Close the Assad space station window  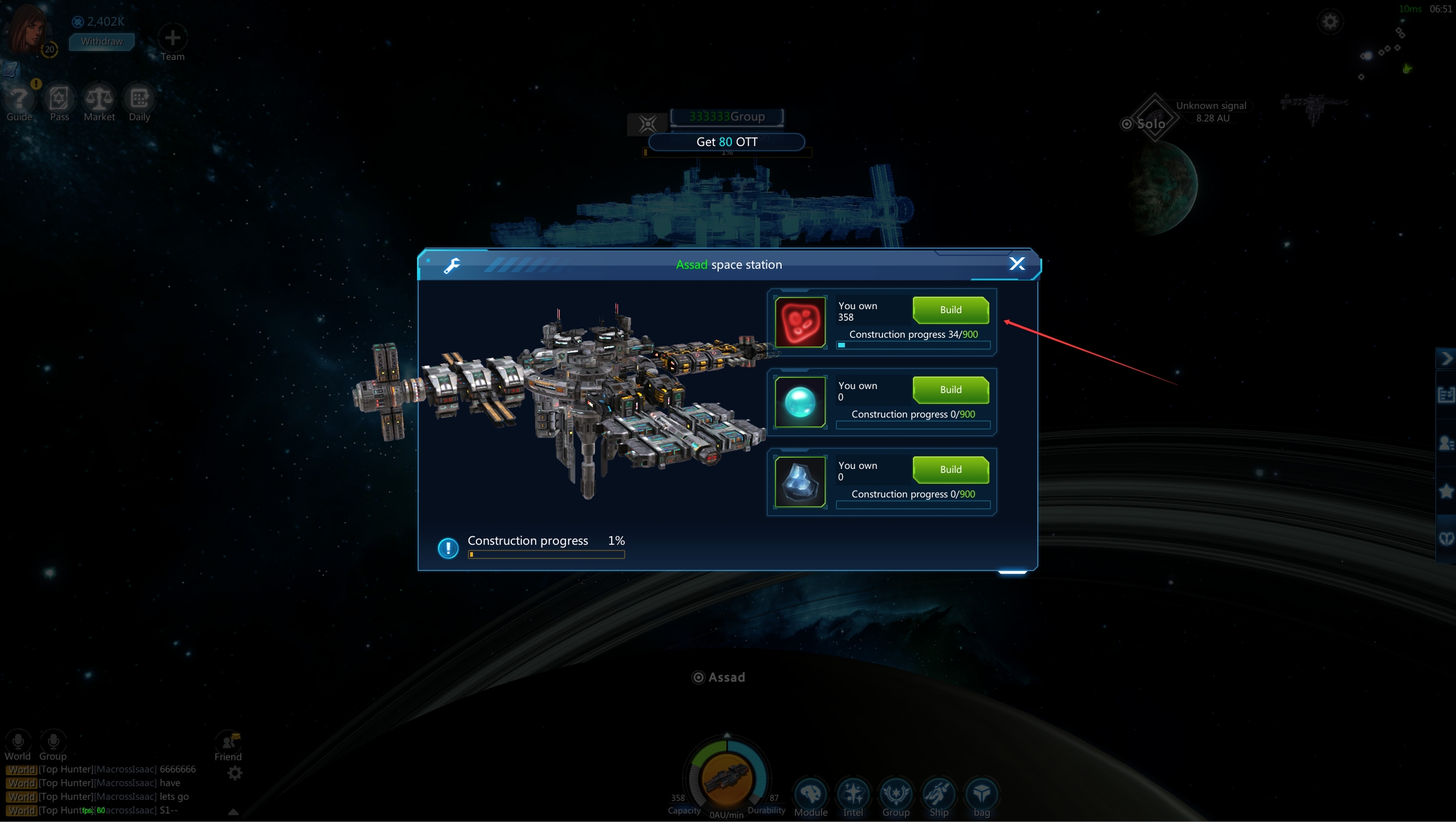1016,264
